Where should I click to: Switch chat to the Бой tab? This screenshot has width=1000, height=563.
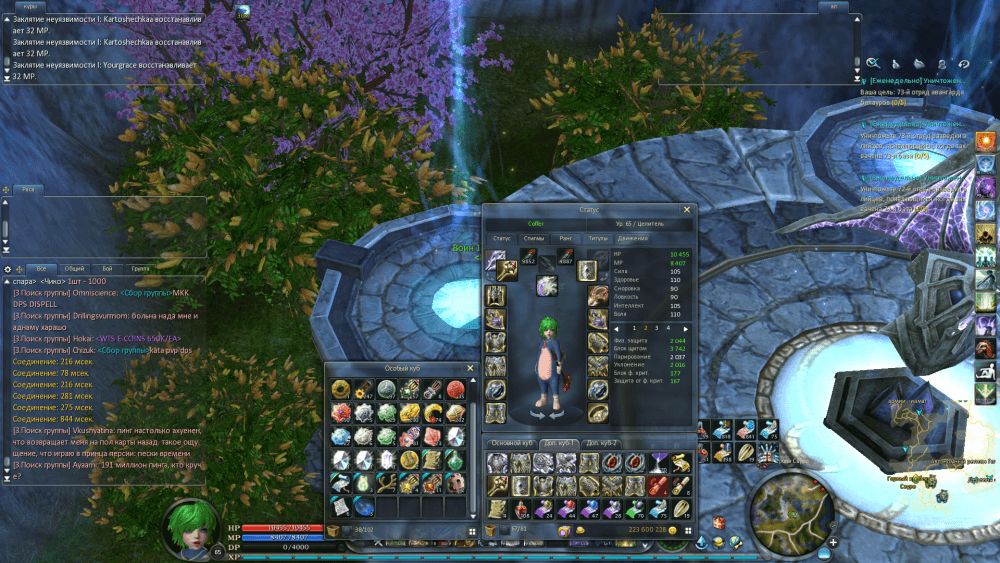click(x=107, y=269)
